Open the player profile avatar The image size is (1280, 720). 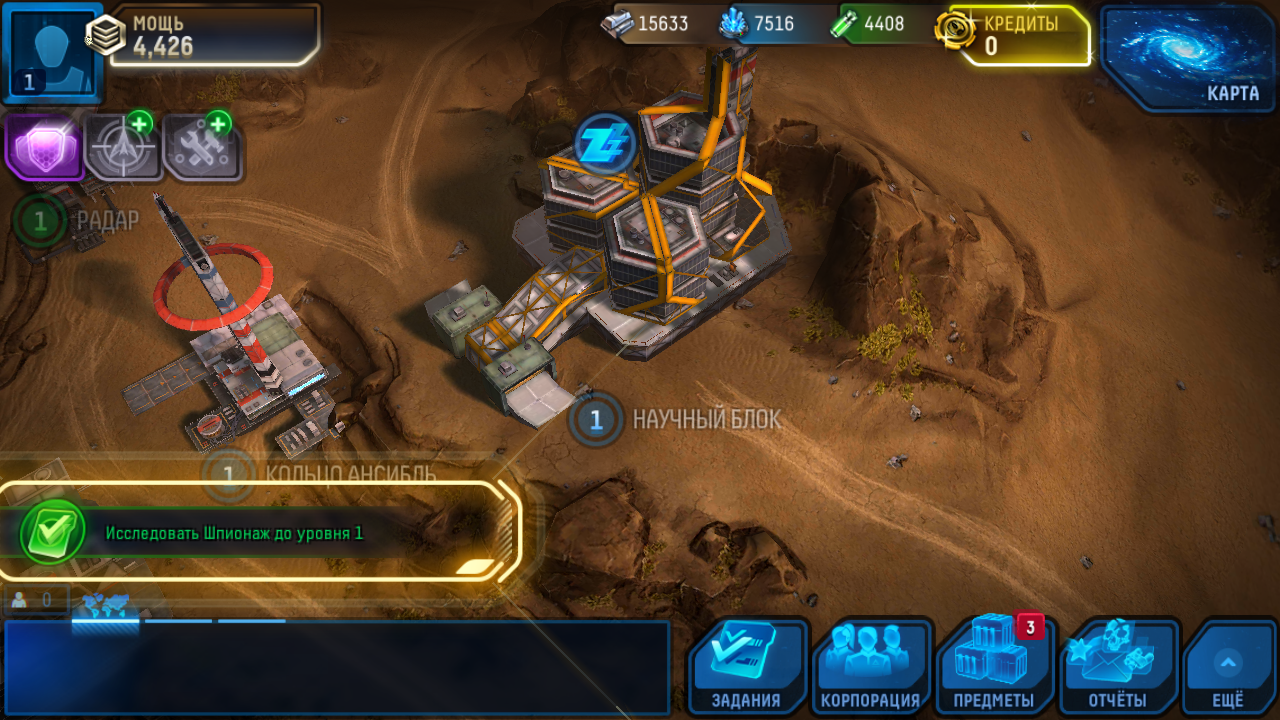52,52
